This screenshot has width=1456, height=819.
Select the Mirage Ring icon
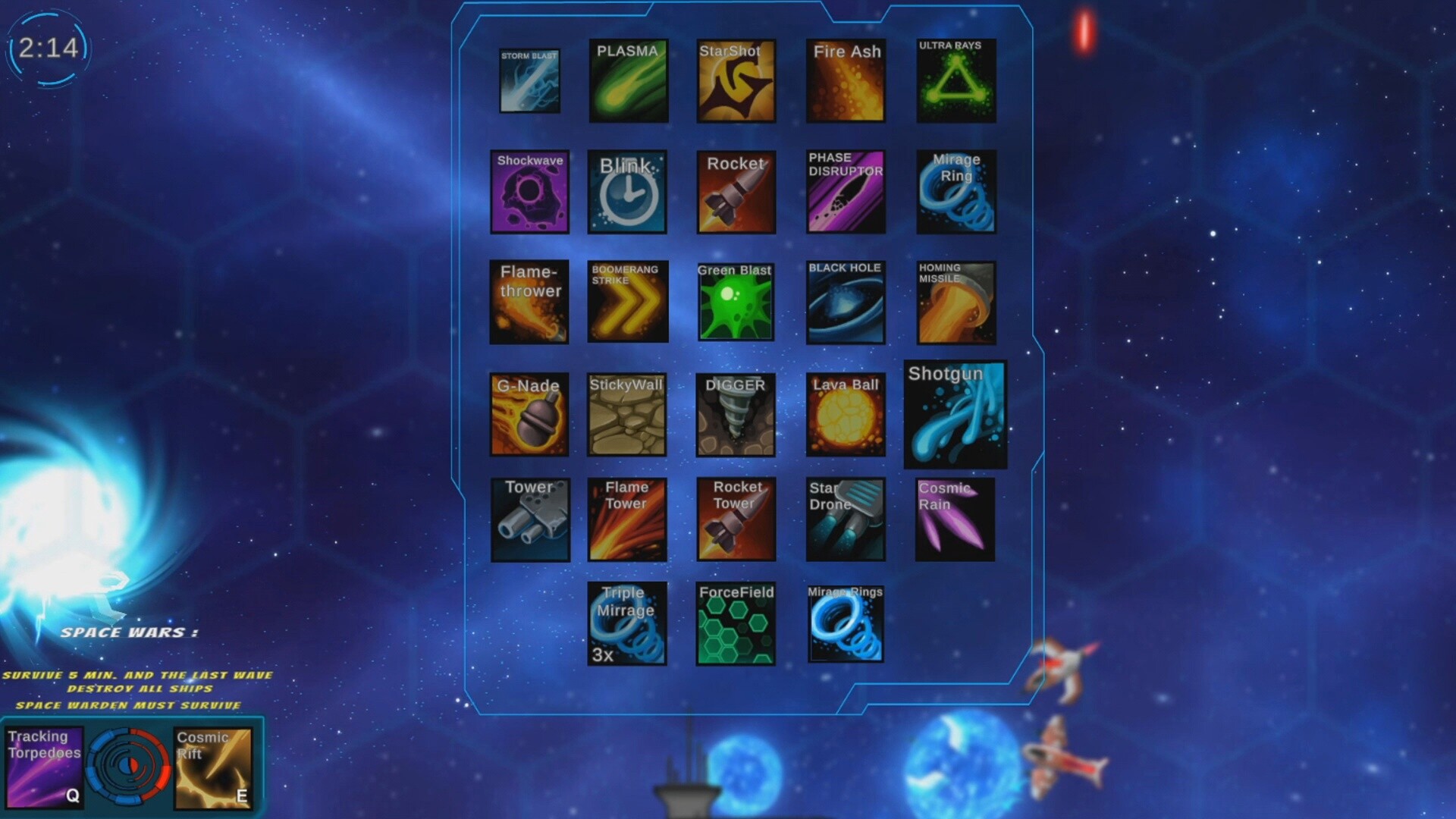point(954,190)
